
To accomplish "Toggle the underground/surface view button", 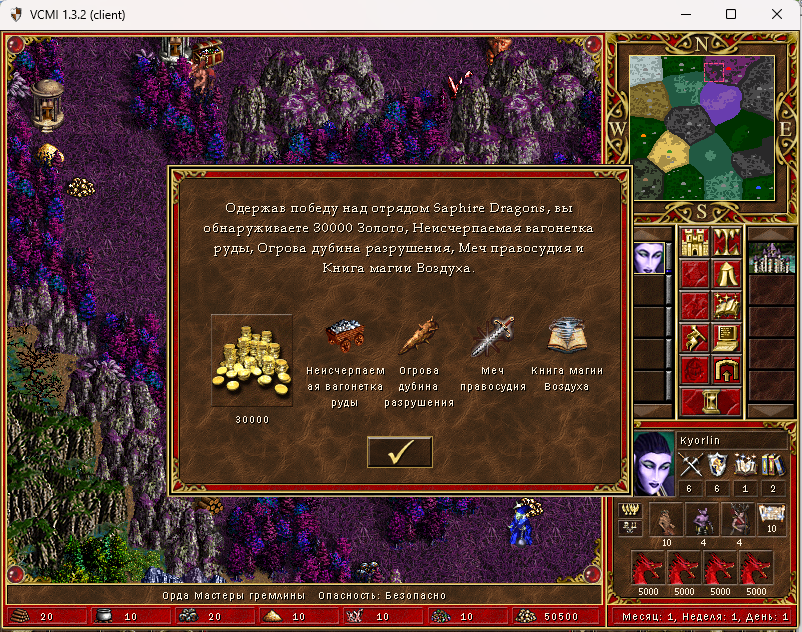I will 726,241.
